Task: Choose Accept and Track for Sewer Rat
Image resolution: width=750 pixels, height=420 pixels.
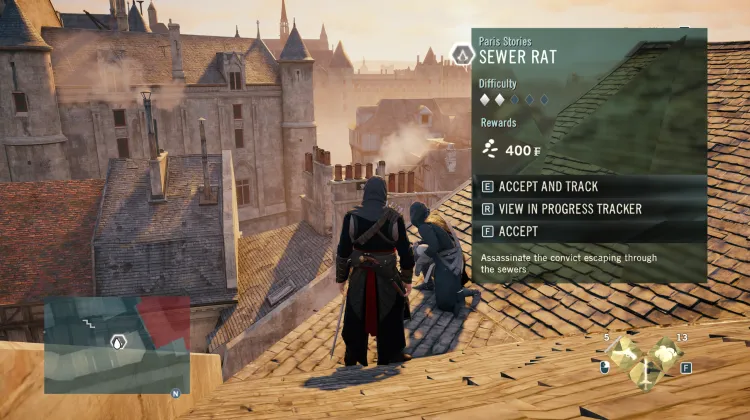Action: coord(553,187)
